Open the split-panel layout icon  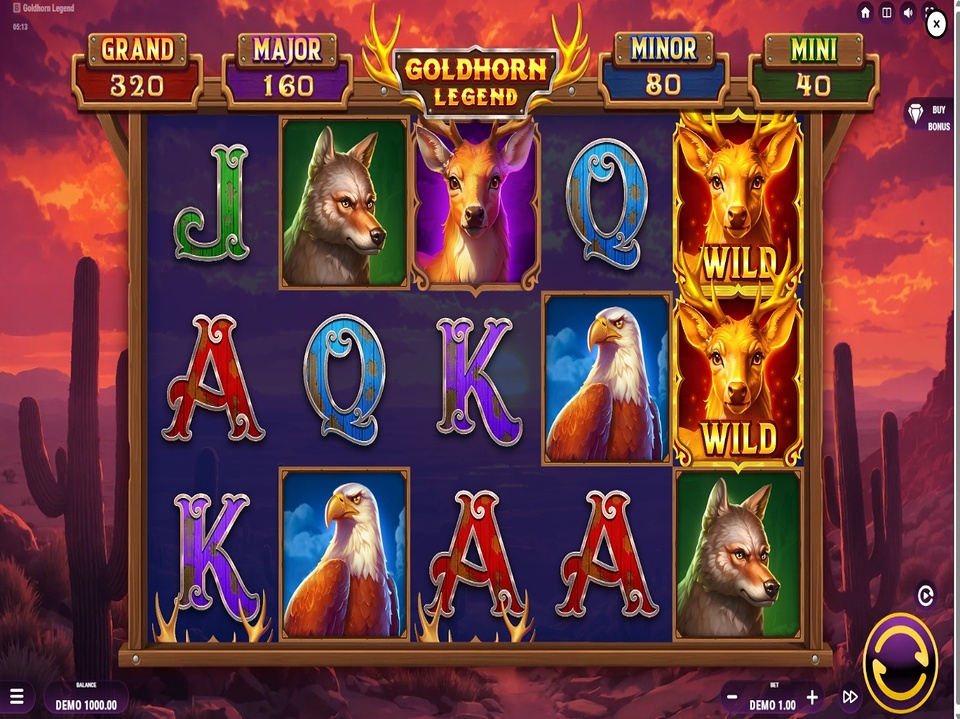(887, 12)
